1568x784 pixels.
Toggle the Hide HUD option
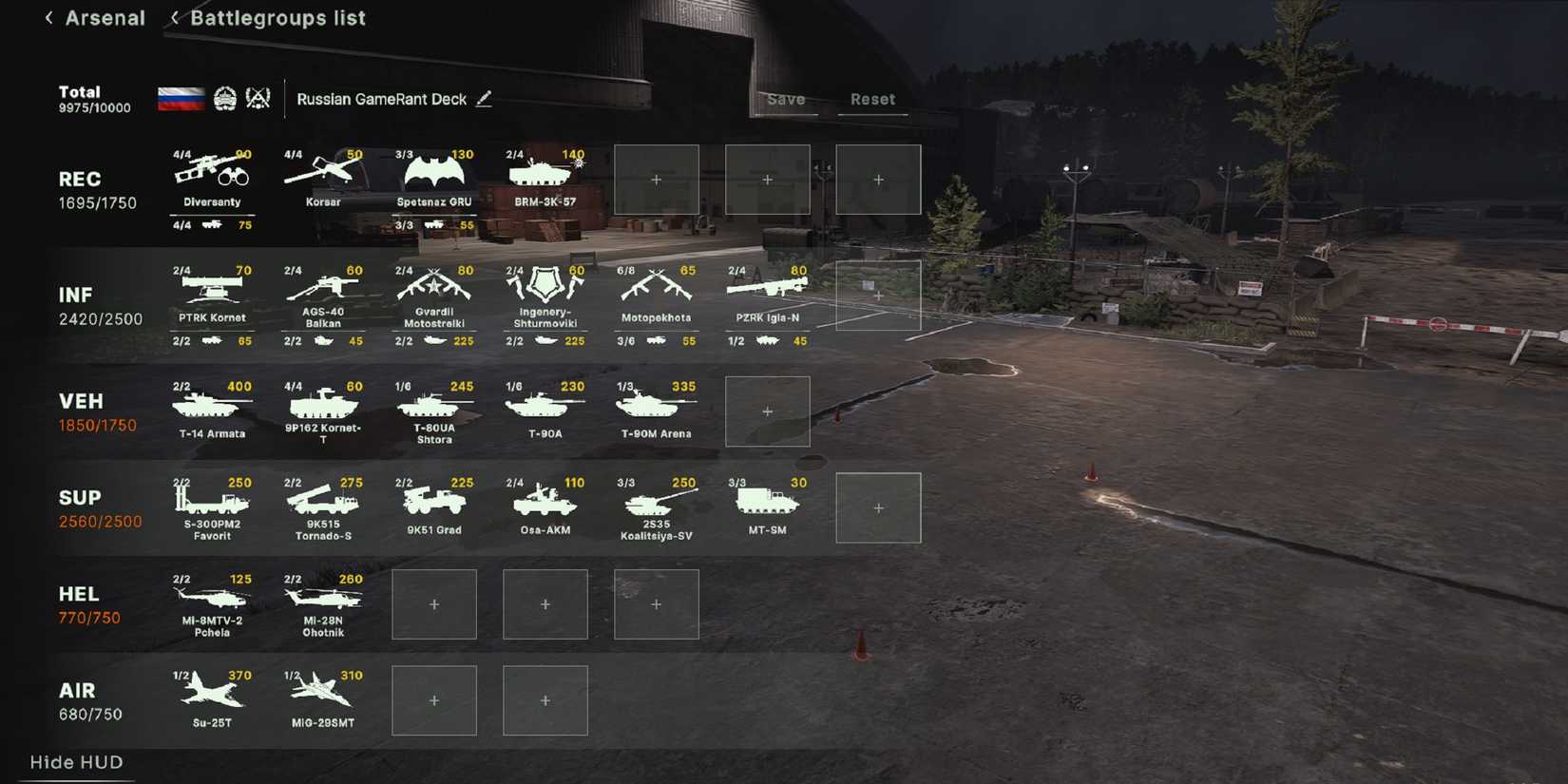[x=75, y=762]
